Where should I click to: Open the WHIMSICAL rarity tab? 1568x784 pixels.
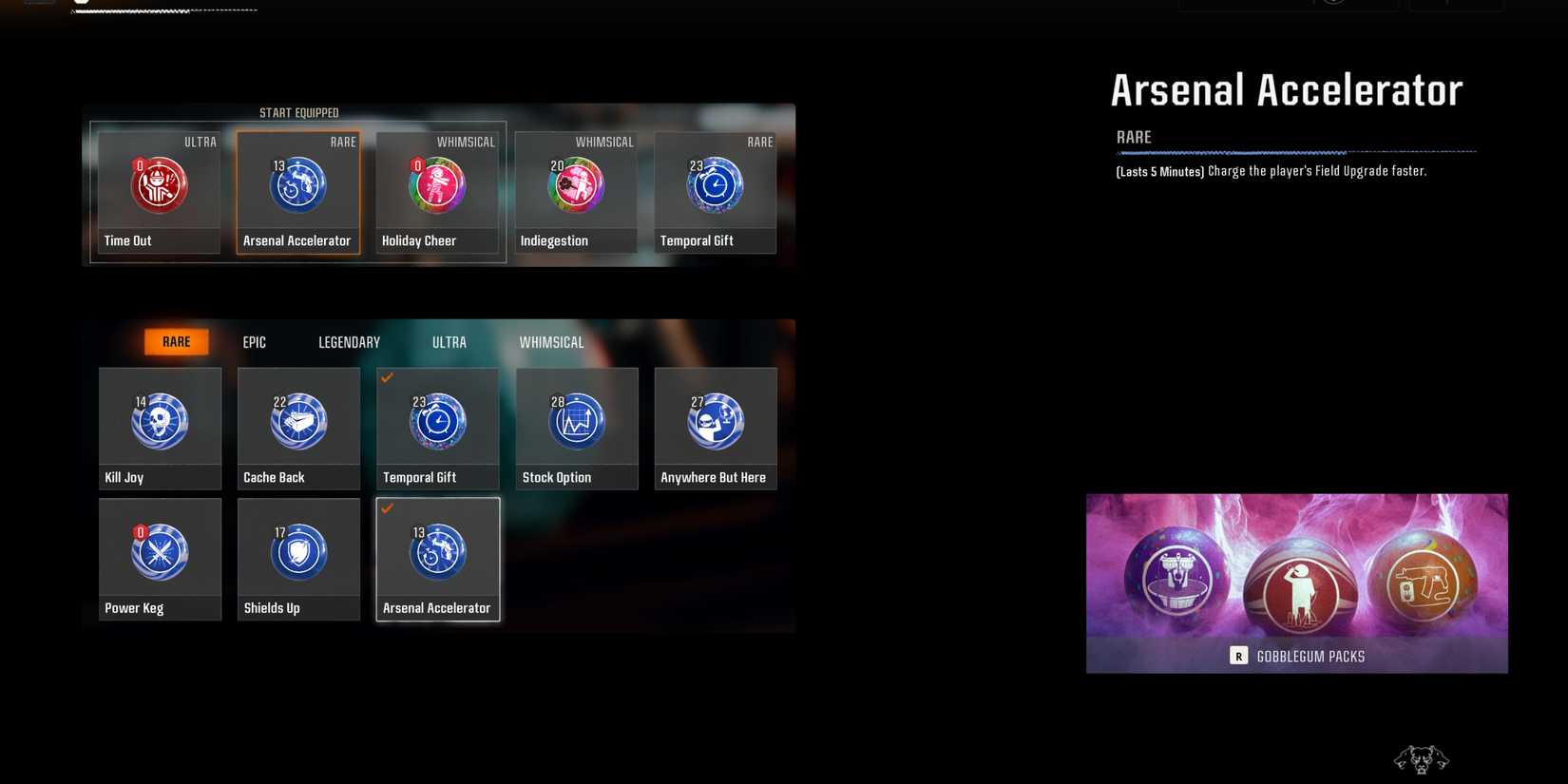tap(551, 341)
